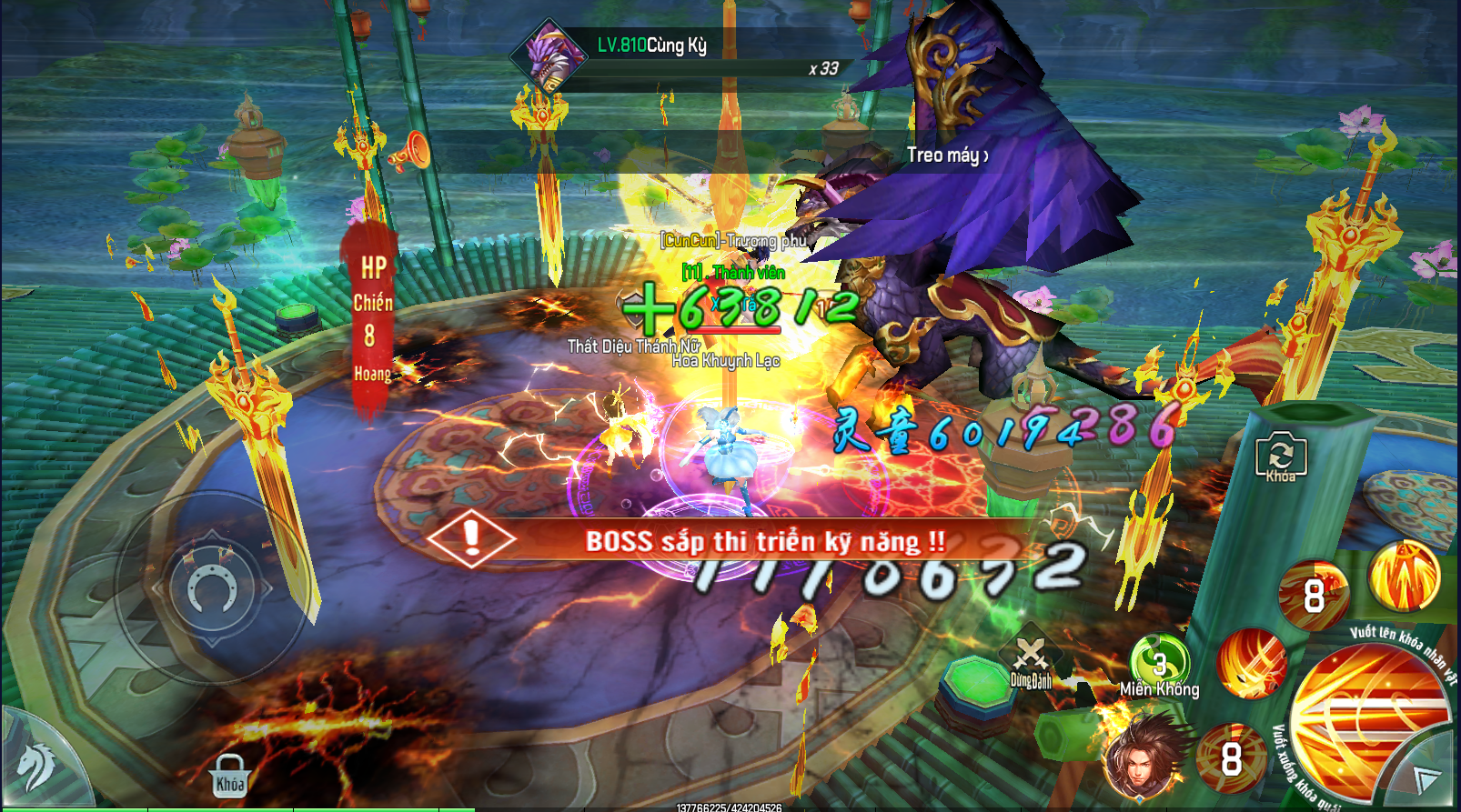
Task: Stop attacking with the Dừng Đánh button
Action: pyautogui.click(x=1030, y=661)
